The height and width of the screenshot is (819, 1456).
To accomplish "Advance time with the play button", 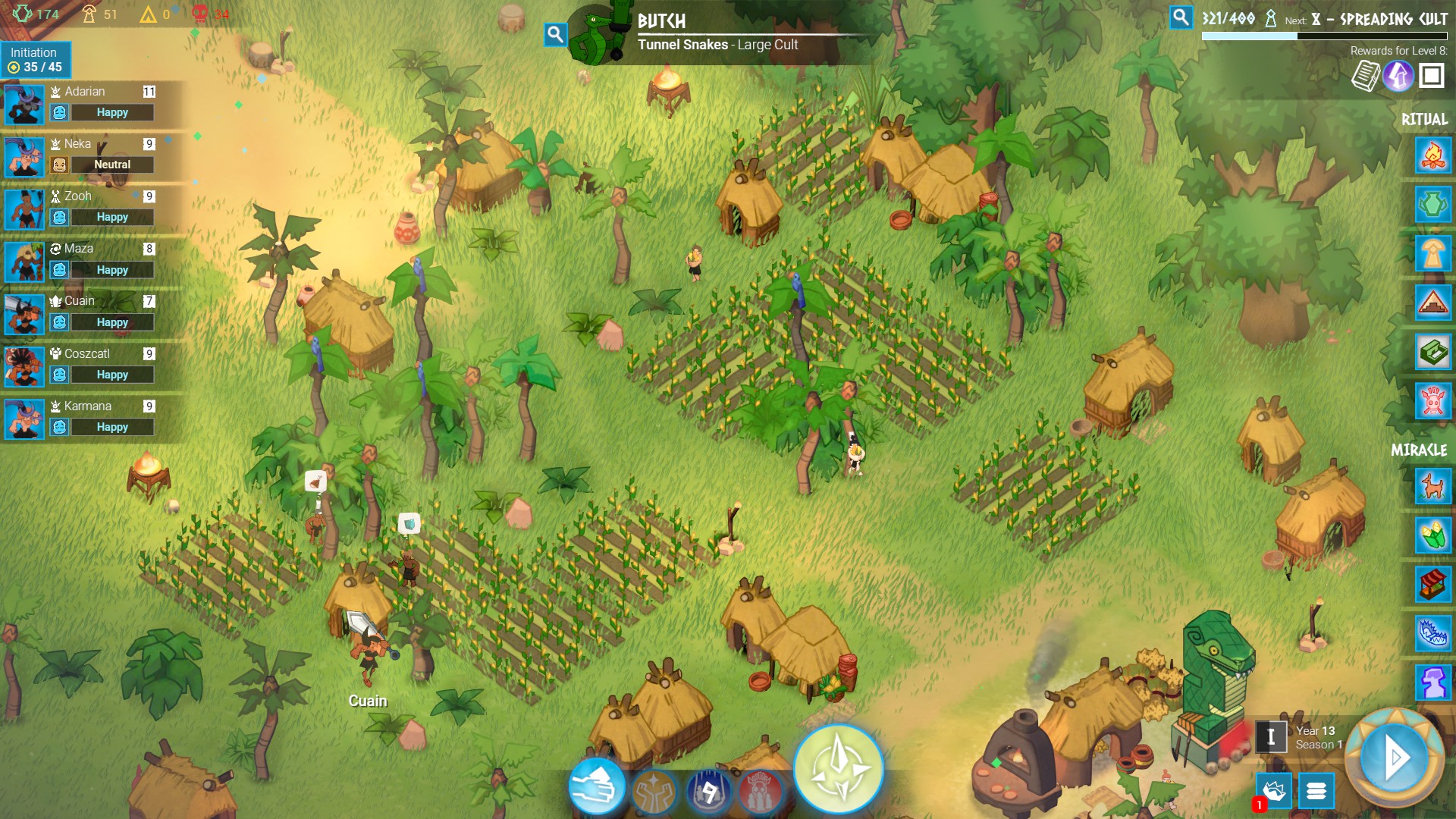I will [x=1395, y=757].
